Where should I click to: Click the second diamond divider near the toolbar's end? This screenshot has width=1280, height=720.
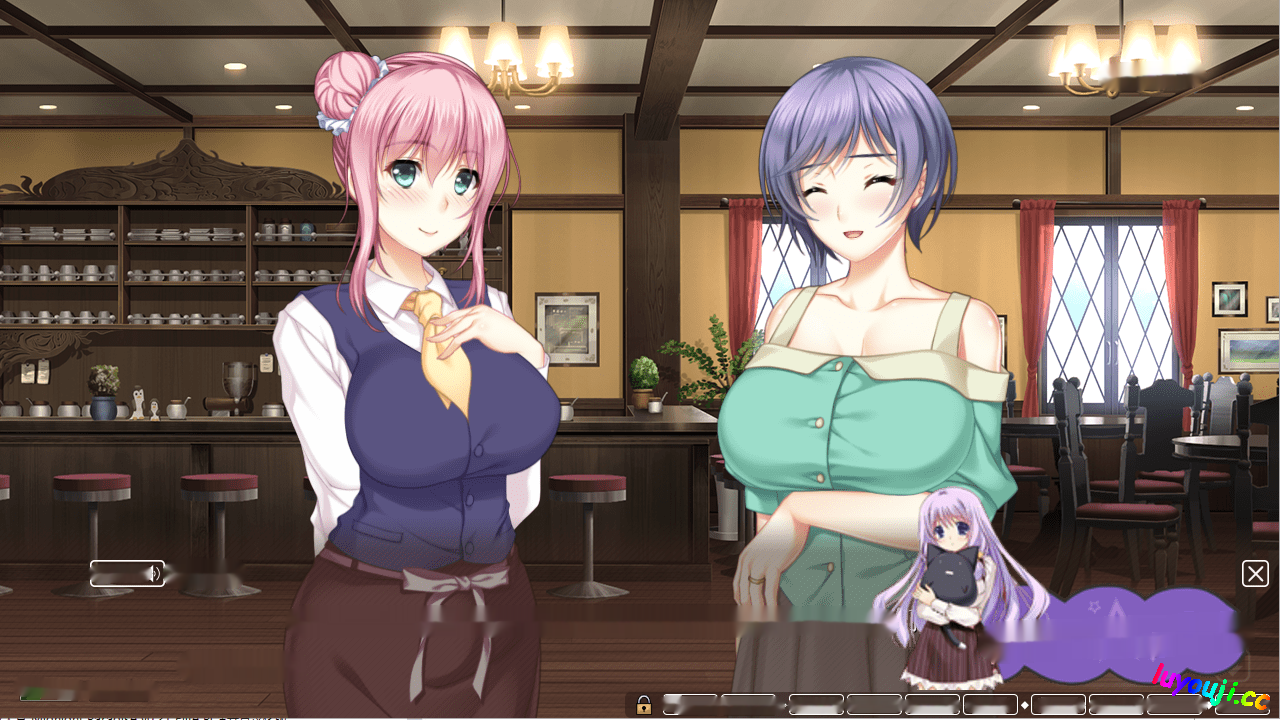click(x=1209, y=706)
